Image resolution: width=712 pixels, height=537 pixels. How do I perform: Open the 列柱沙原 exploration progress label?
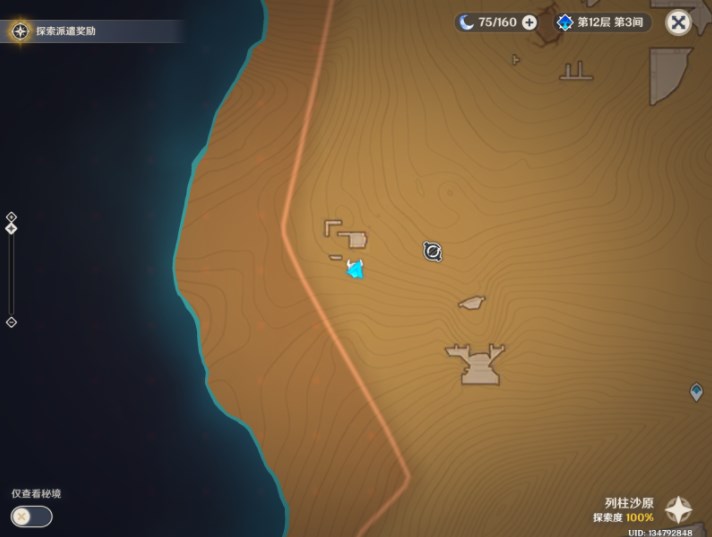(628, 510)
